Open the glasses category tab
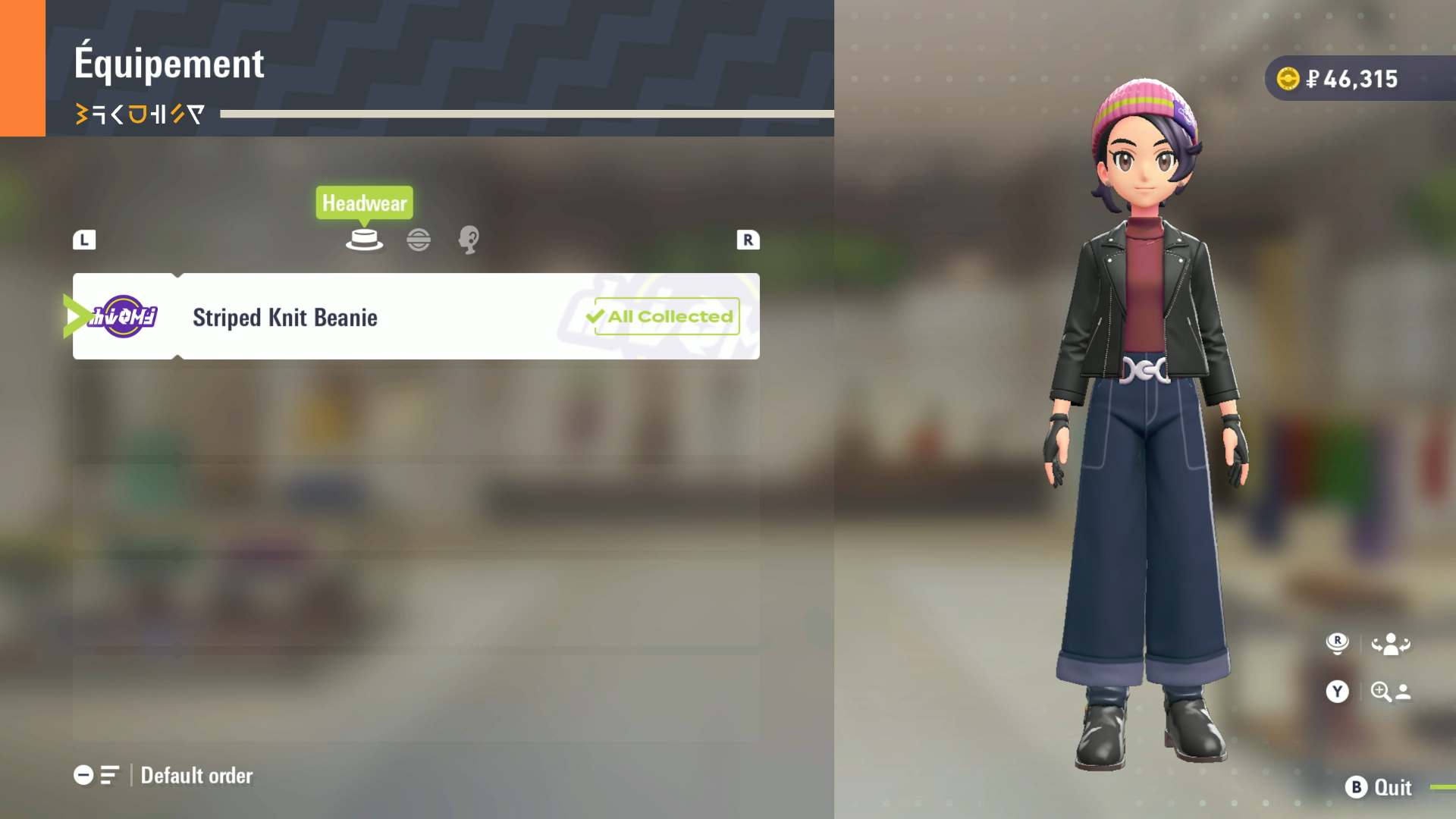Viewport: 1456px width, 819px height. point(419,240)
